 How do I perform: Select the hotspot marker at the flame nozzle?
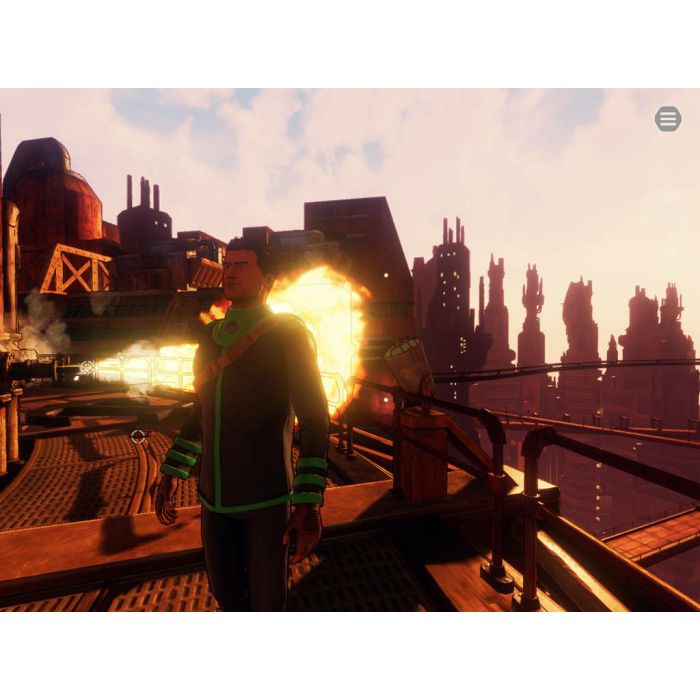tap(87, 368)
